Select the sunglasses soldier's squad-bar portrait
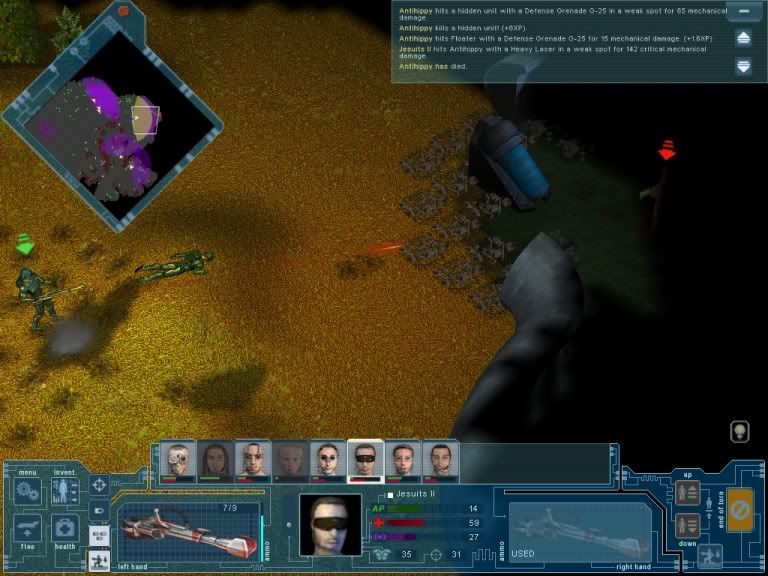 (365, 462)
